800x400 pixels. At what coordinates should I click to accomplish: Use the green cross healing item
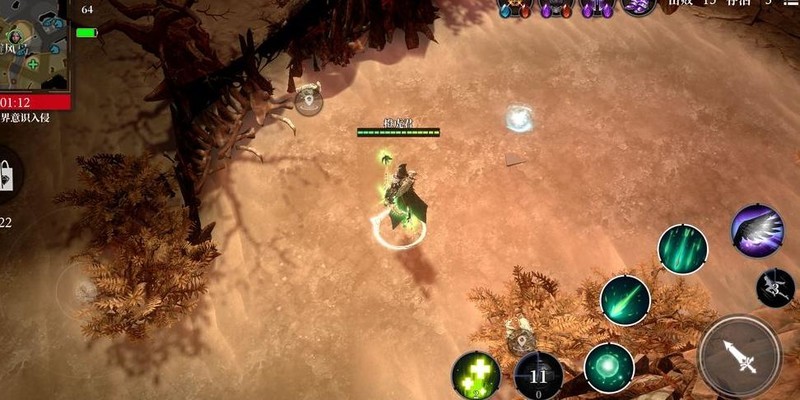(x=476, y=375)
